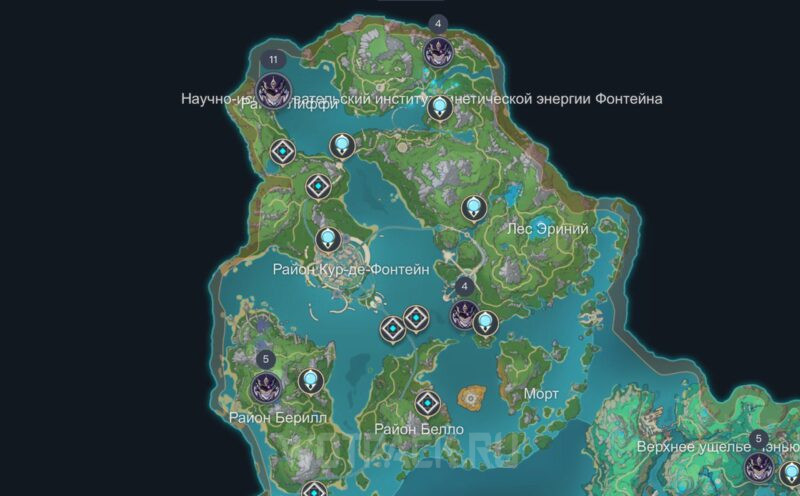Image resolution: width=800 pixels, height=496 pixels.
Task: Select the enemy marker with count 11
Action: pos(273,88)
